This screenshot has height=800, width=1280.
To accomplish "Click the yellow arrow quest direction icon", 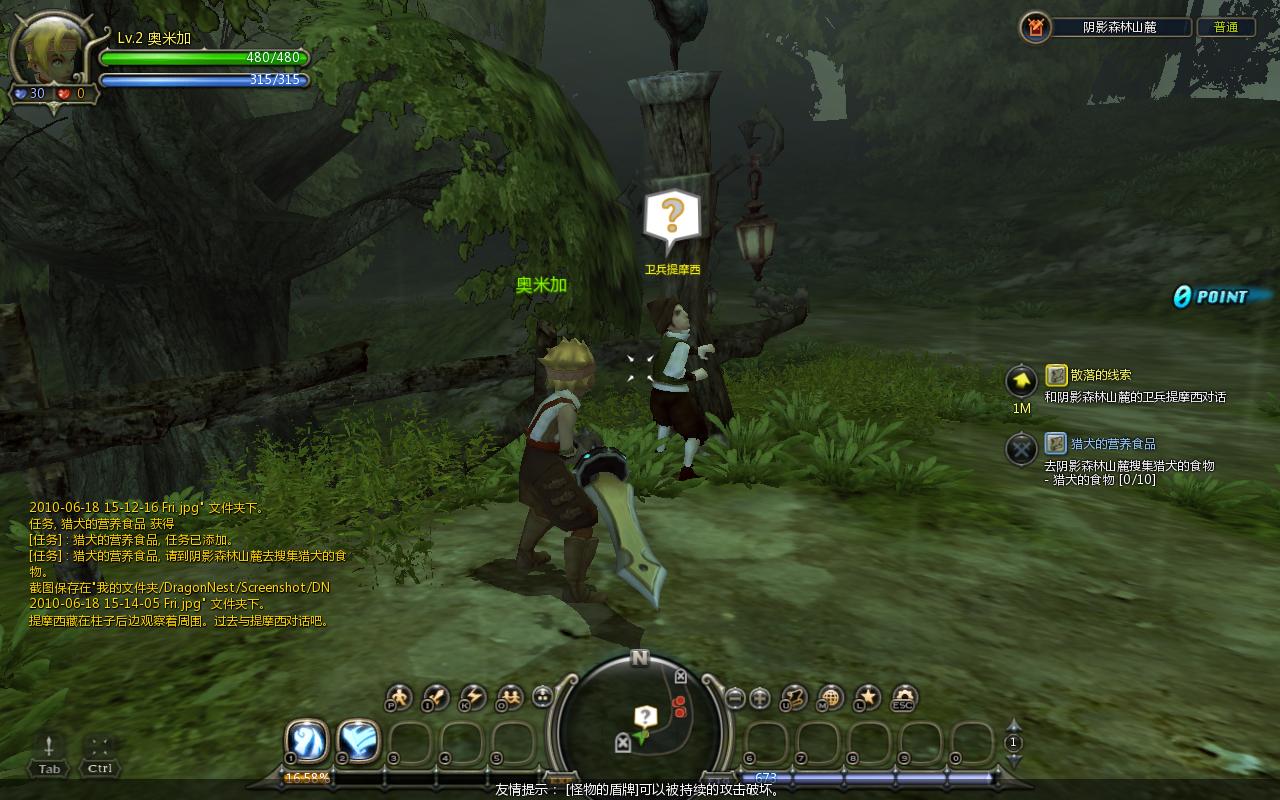I will 1021,380.
